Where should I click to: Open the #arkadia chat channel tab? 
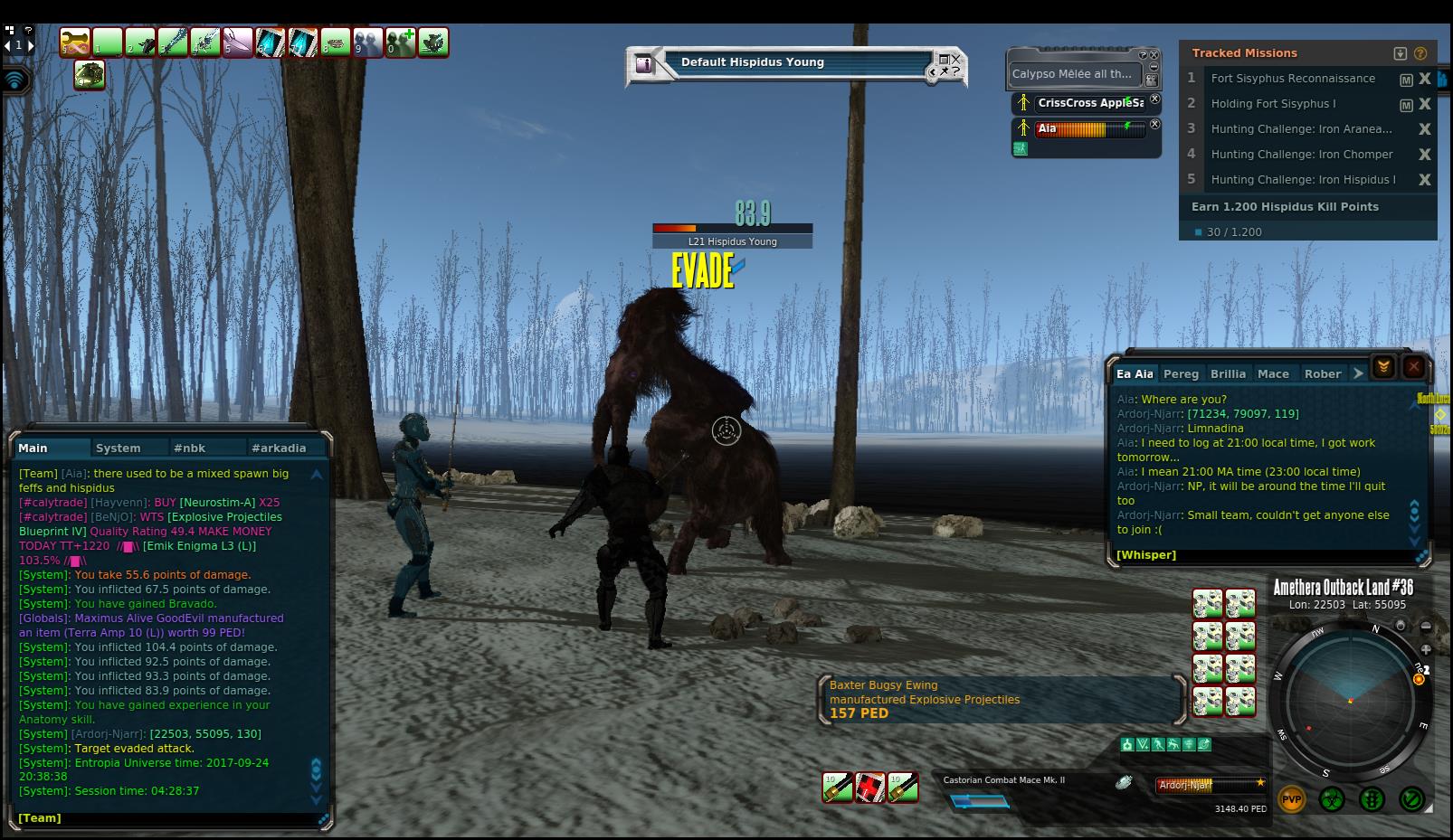point(279,448)
